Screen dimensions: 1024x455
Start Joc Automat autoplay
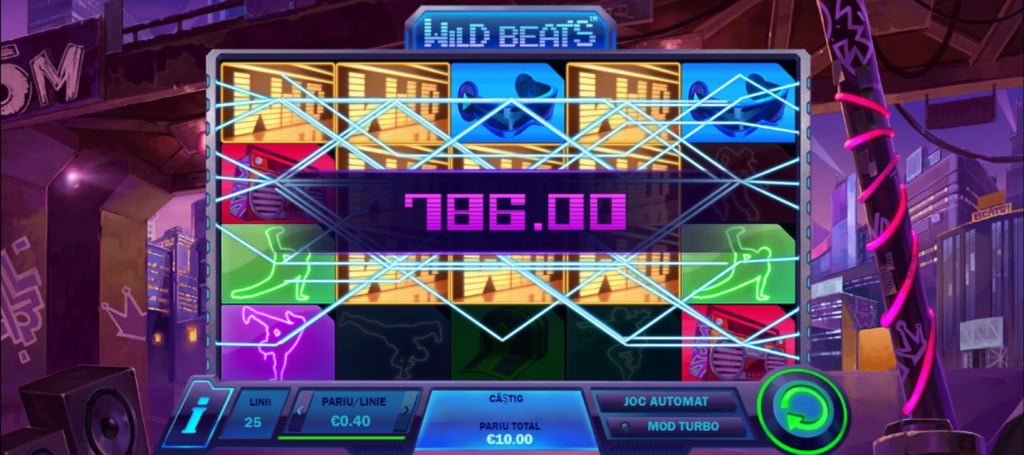(x=667, y=402)
